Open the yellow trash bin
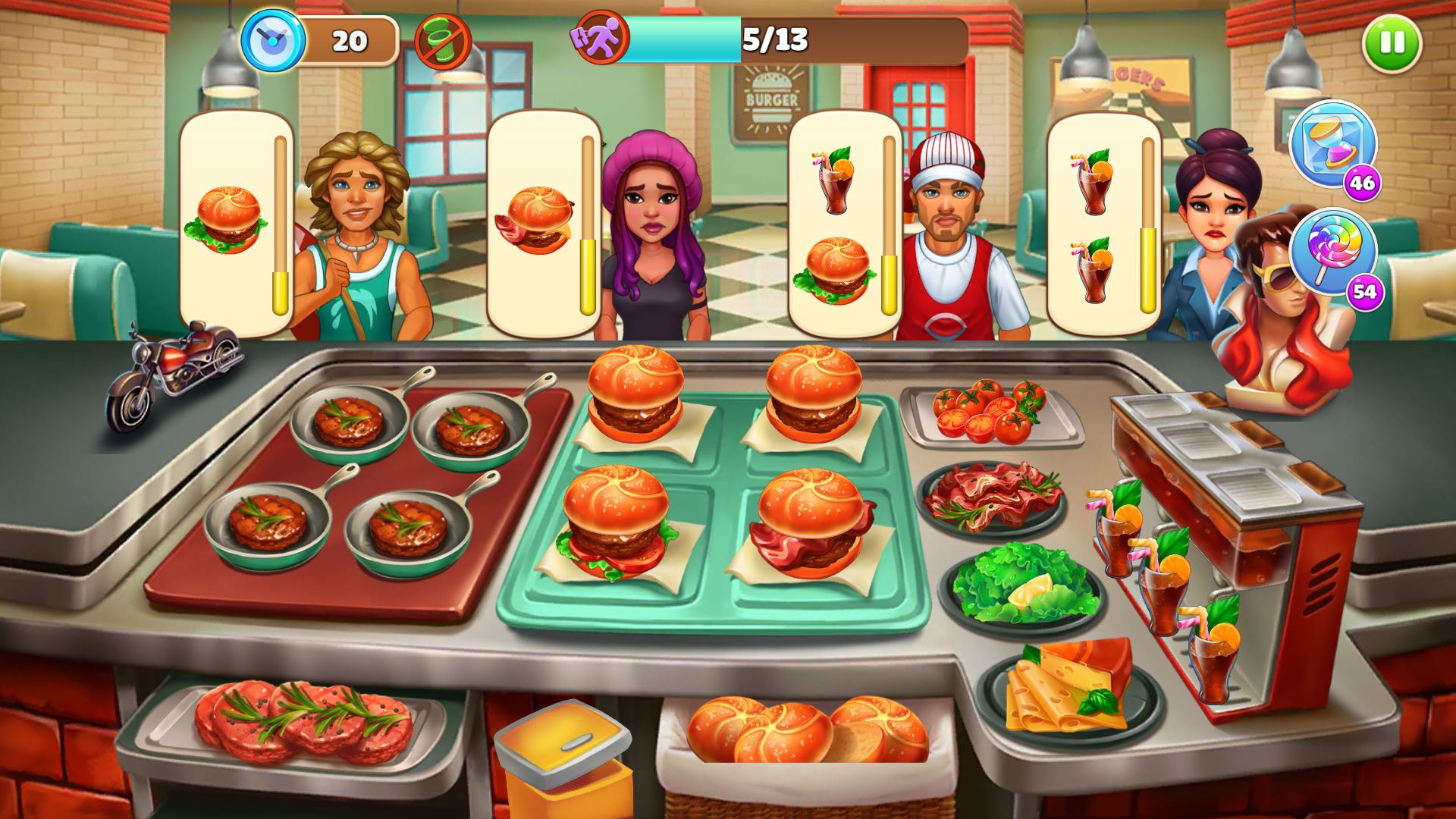Image resolution: width=1456 pixels, height=819 pixels. 565,758
